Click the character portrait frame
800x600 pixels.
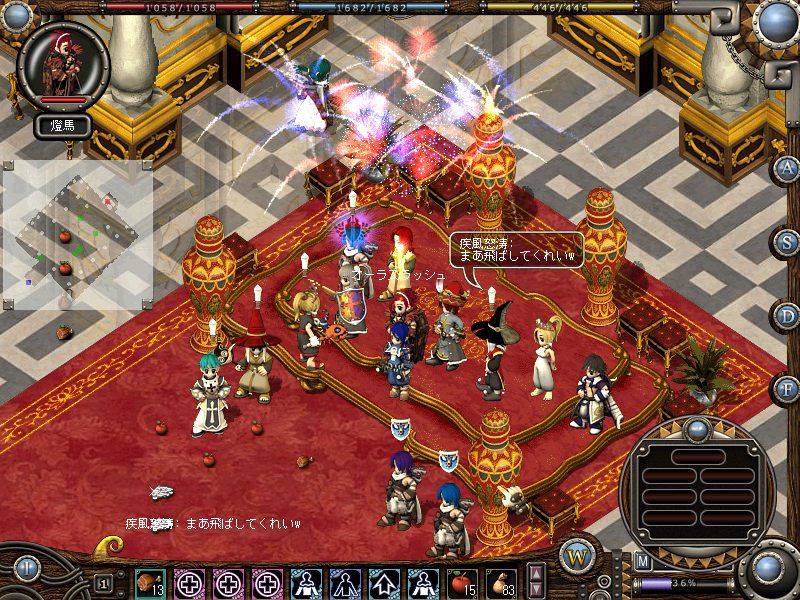point(63,64)
